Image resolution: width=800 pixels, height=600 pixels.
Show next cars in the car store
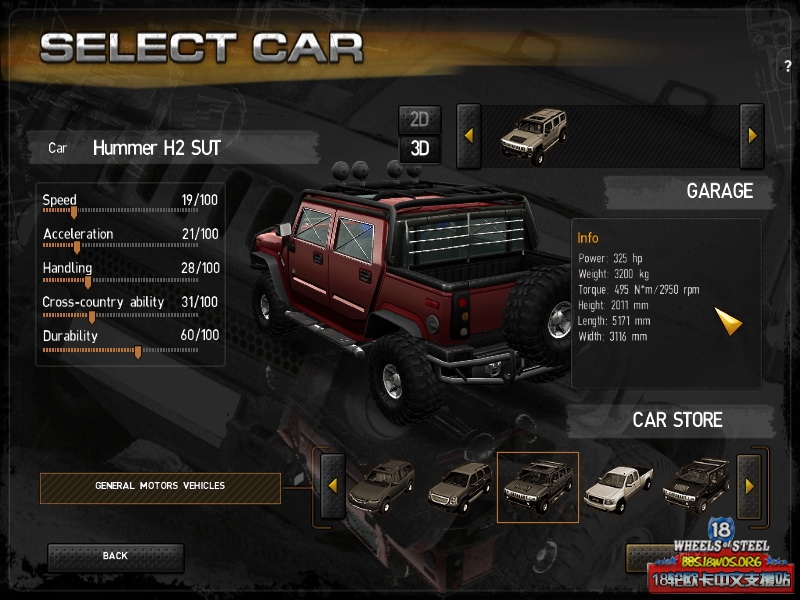749,486
